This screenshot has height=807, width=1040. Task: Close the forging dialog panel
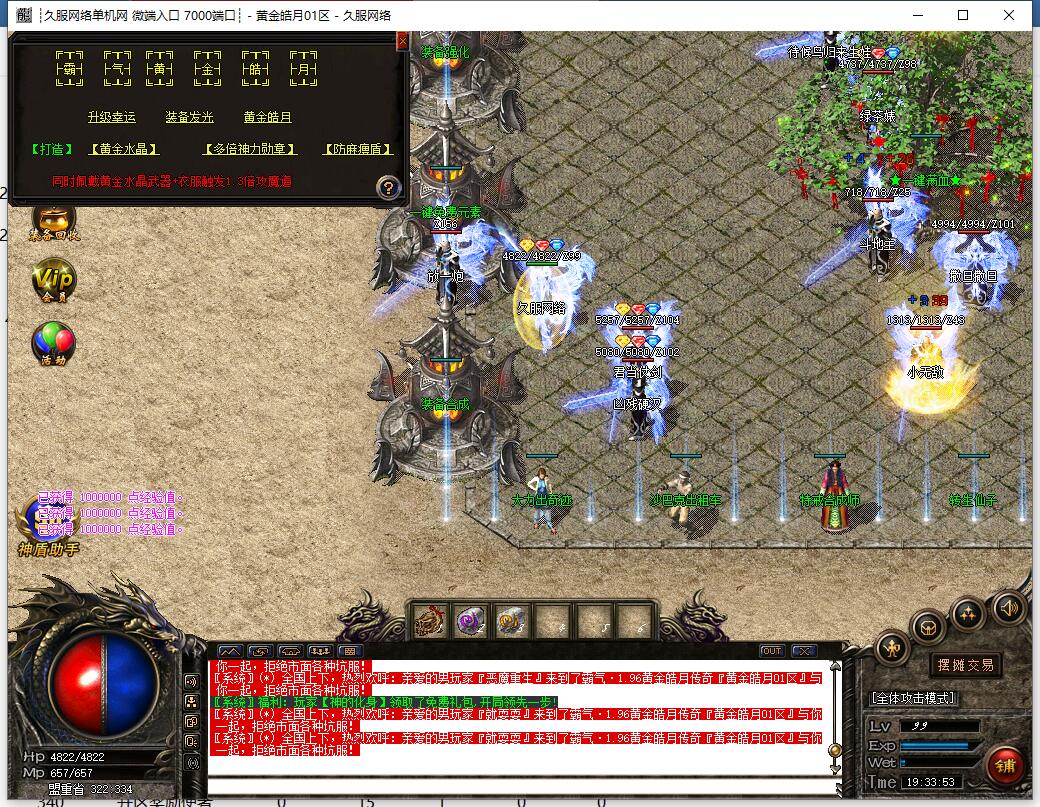coord(402,40)
